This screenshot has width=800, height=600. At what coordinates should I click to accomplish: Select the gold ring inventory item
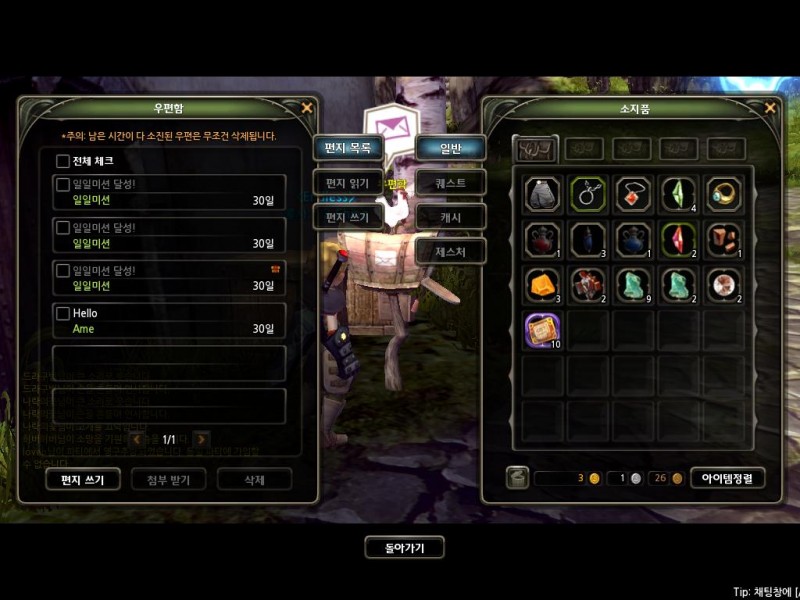pyautogui.click(x=724, y=193)
